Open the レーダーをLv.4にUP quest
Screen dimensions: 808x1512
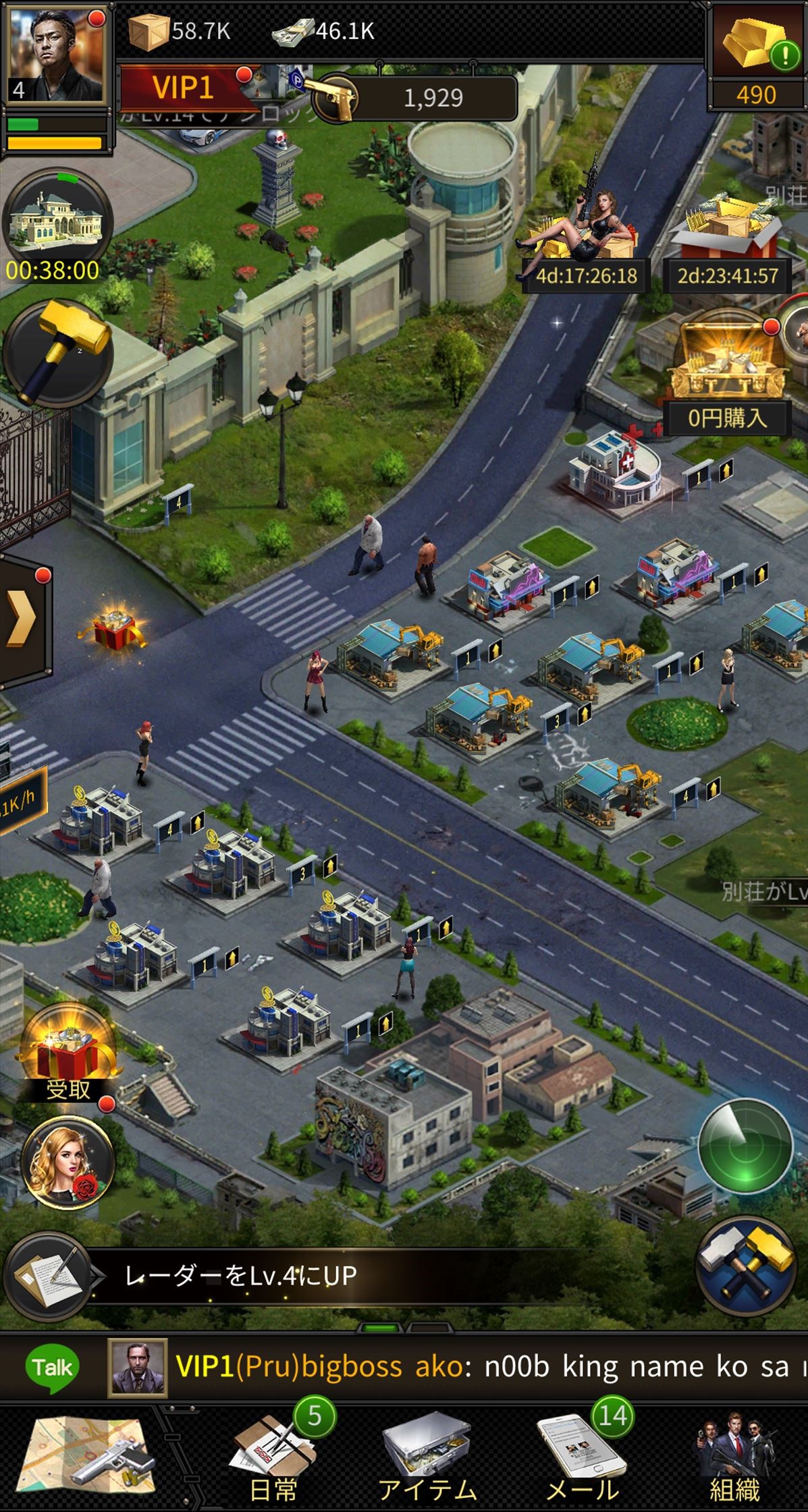[x=240, y=1277]
